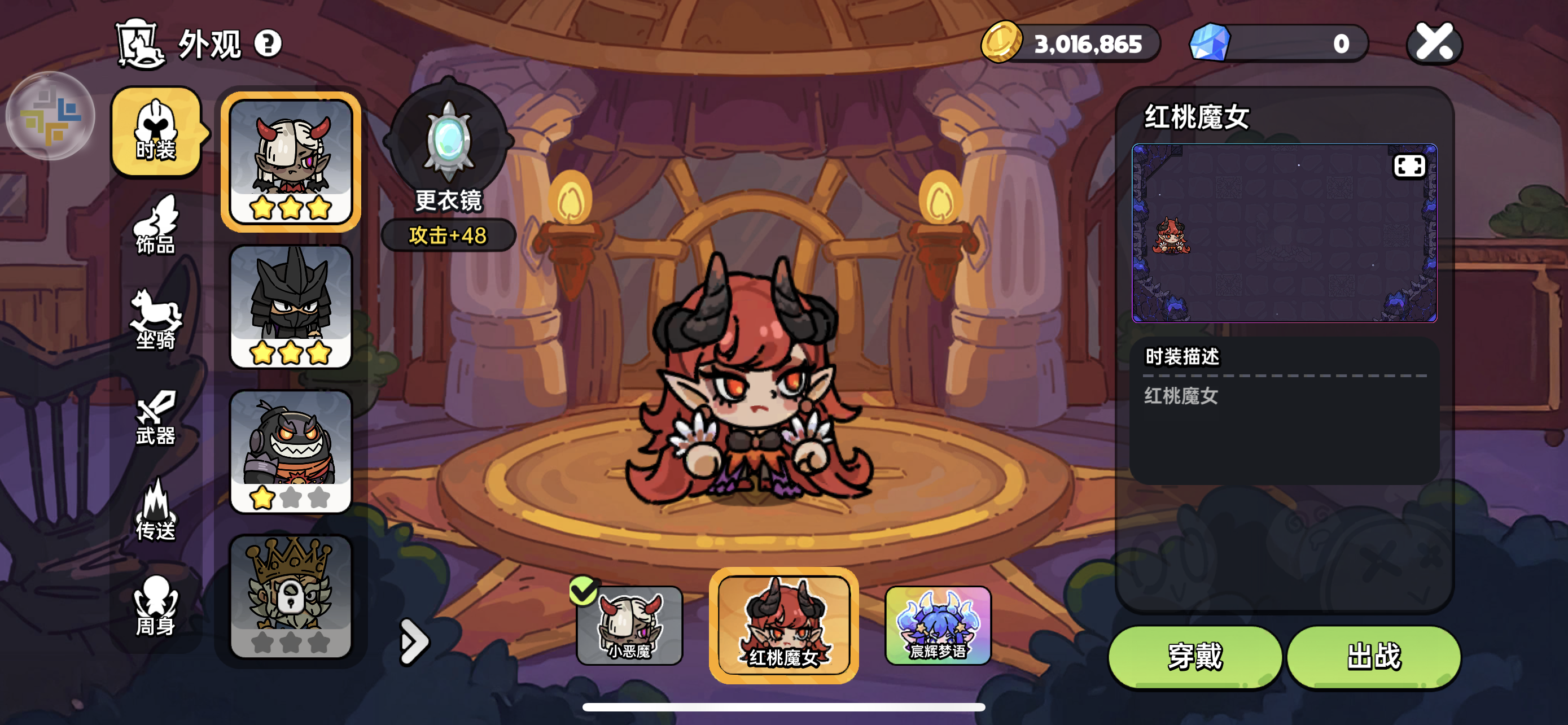Switch to the 时装 costume tab
Image resolution: width=1568 pixels, height=725 pixels.
(x=156, y=132)
